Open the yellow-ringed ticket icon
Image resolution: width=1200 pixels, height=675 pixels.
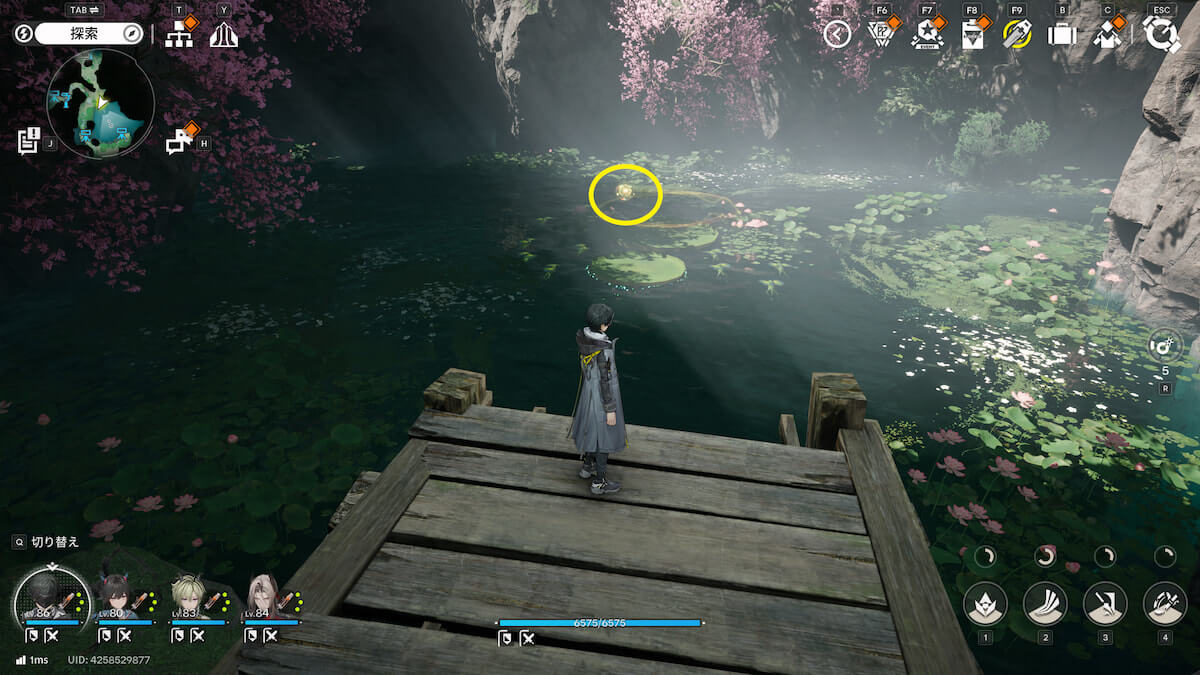coord(1017,35)
